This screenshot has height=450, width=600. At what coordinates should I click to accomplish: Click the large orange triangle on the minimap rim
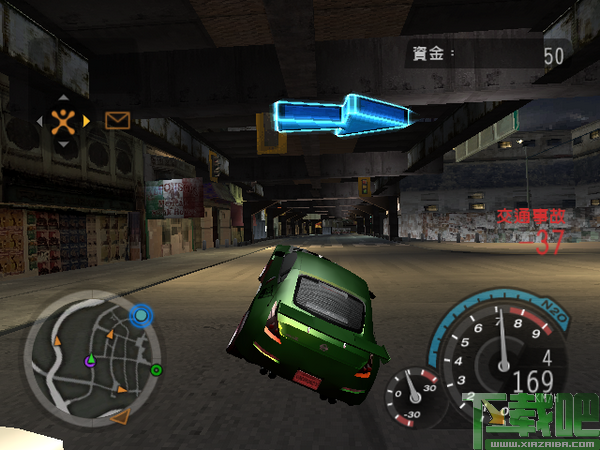point(120,416)
